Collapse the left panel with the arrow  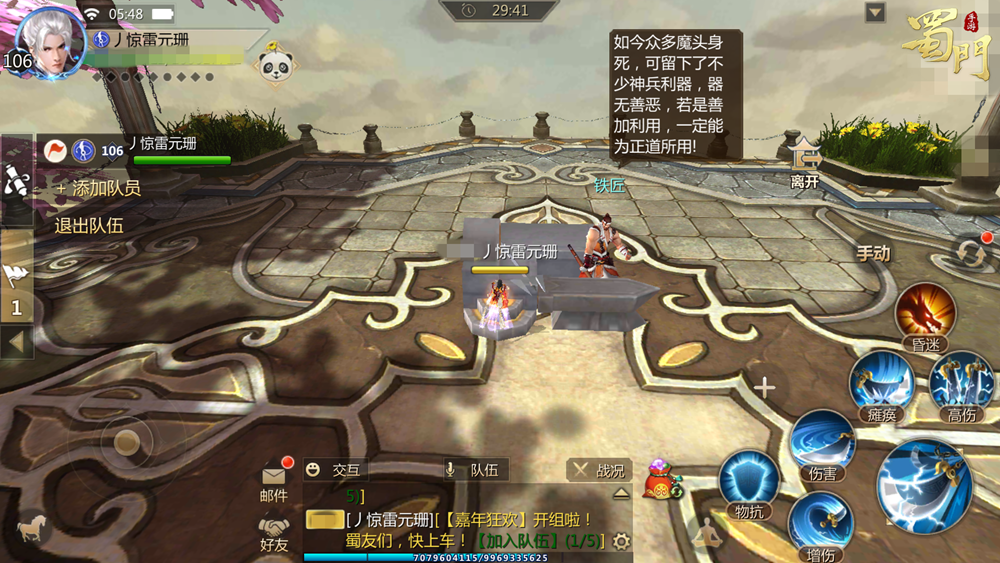click(16, 341)
